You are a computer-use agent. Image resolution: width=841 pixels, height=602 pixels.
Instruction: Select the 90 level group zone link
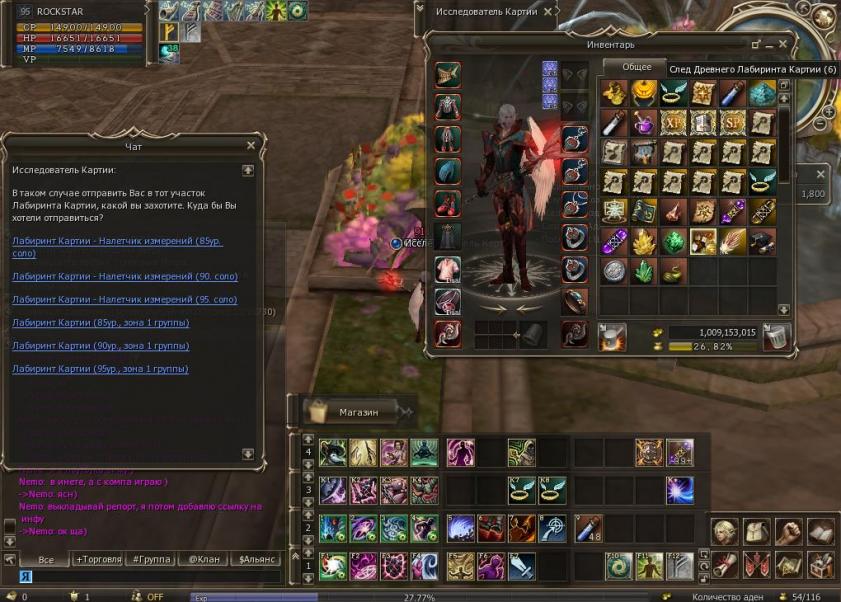(100, 346)
